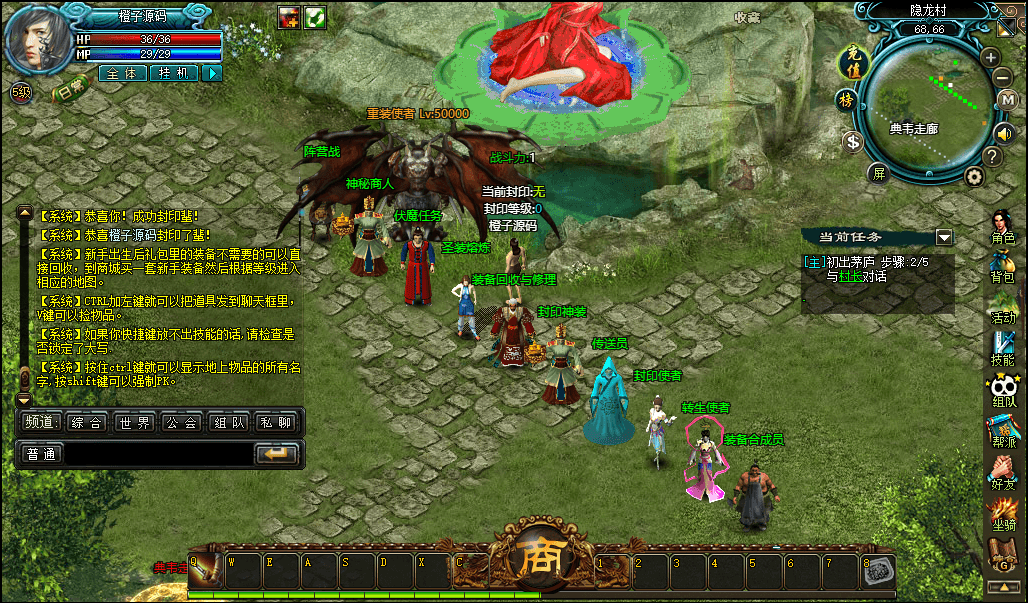Image resolution: width=1028 pixels, height=603 pixels.
Task: Open the 充值 recharge button
Action: [849, 61]
